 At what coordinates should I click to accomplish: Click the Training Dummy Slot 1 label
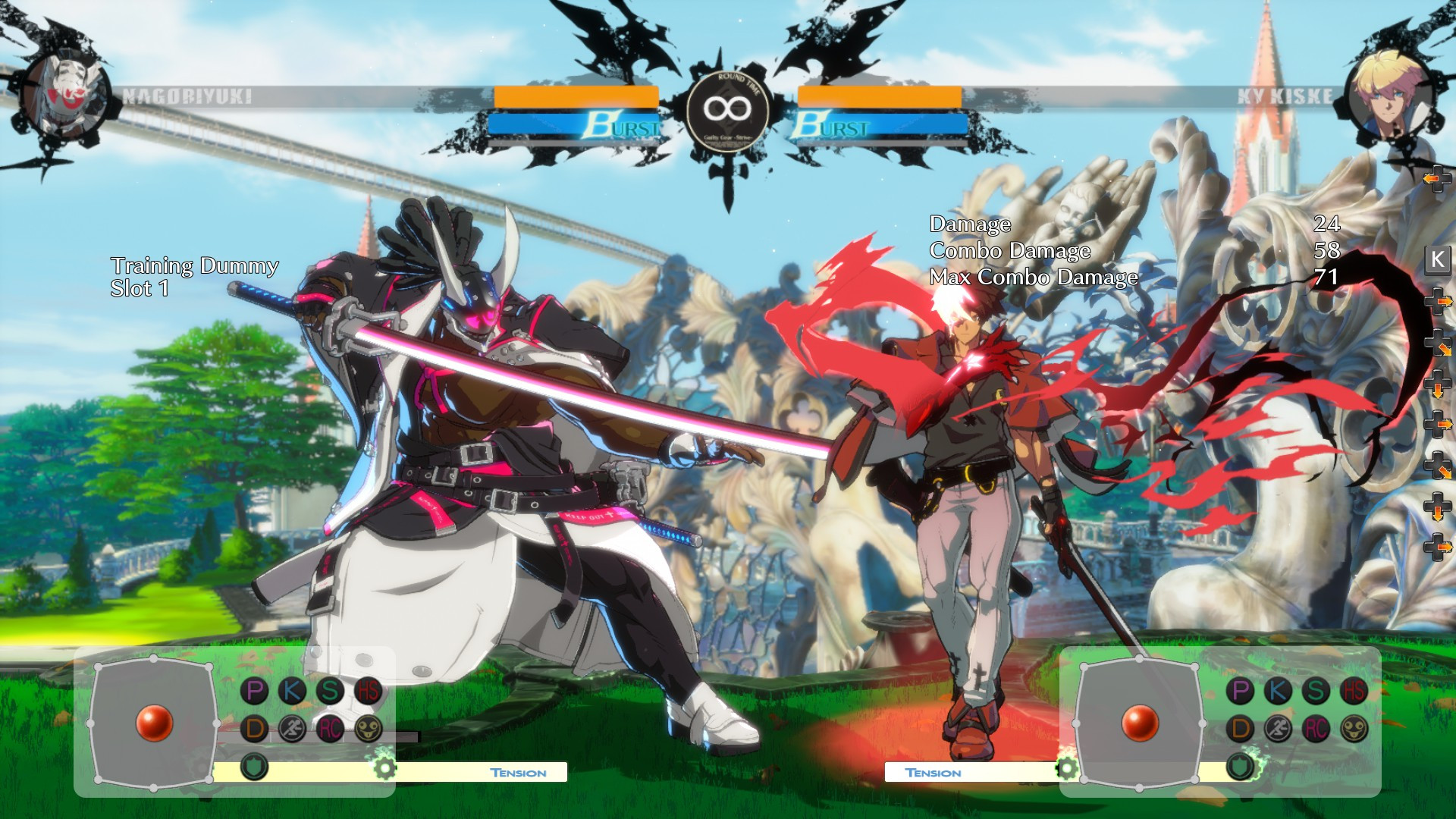(193, 277)
